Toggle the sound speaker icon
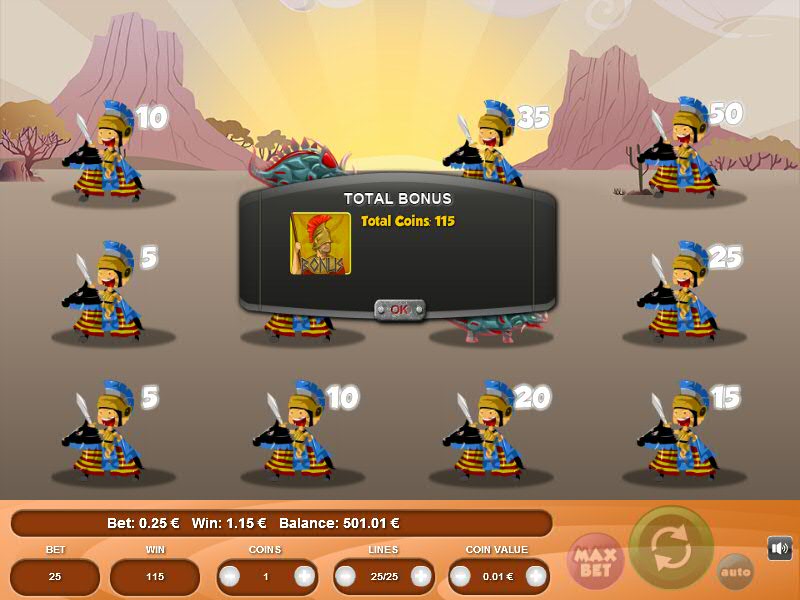Viewport: 800px width, 600px height. pos(779,548)
